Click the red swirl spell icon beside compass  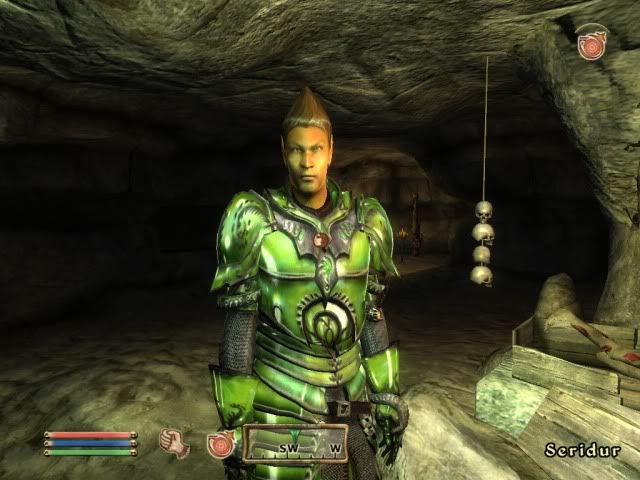coord(220,443)
